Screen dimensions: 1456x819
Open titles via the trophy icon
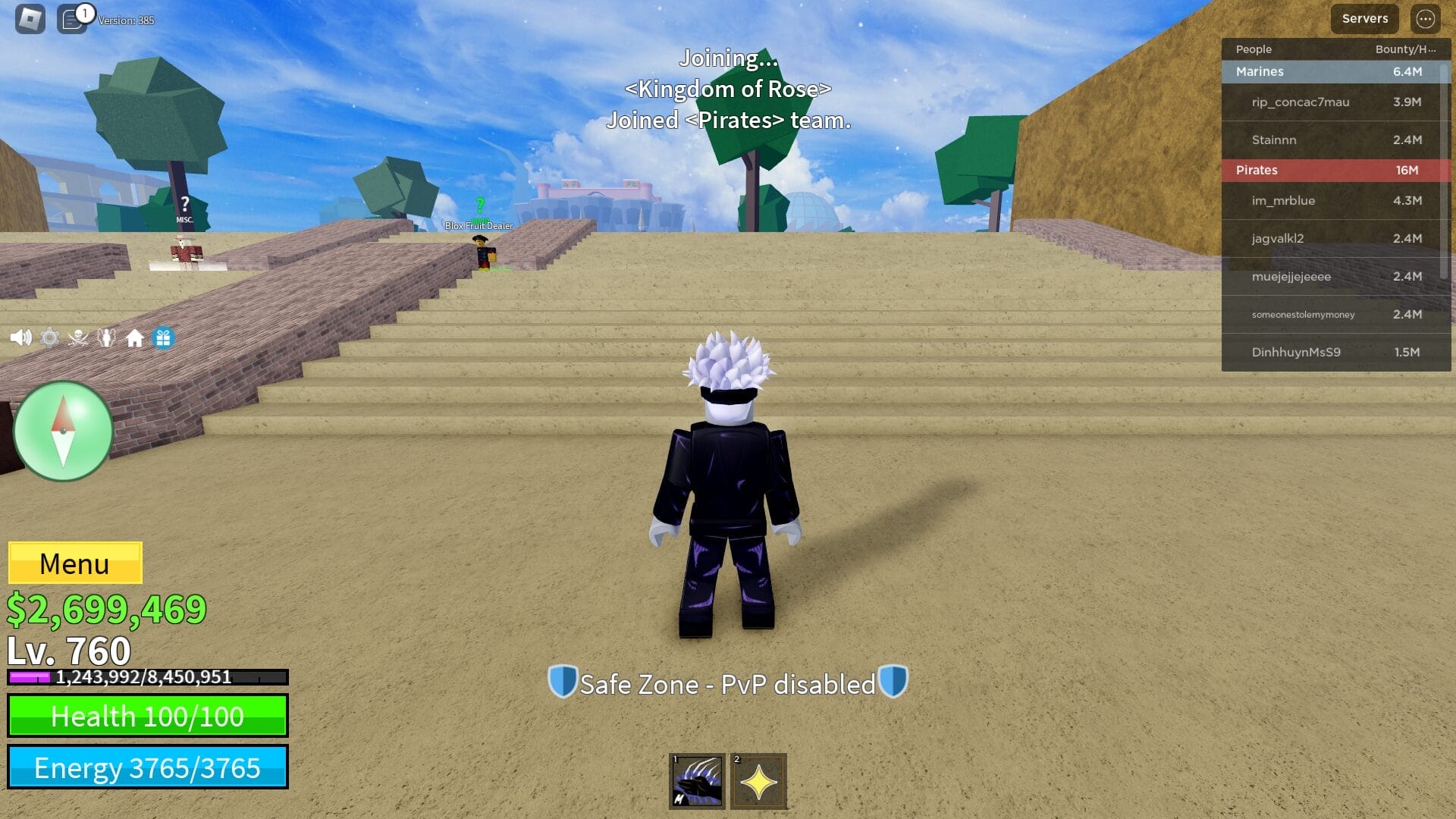click(105, 339)
